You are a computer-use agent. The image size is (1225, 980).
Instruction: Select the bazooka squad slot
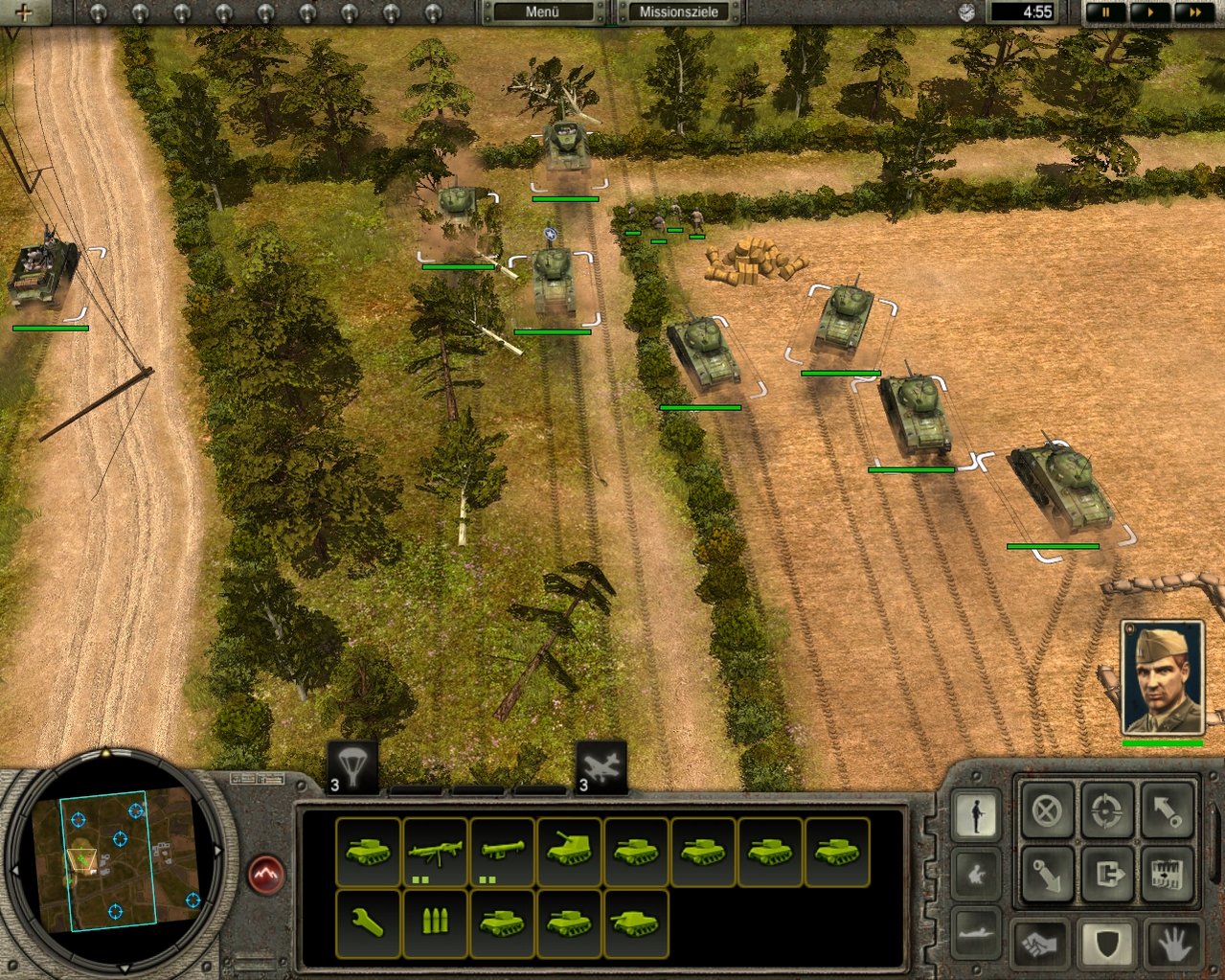click(x=502, y=852)
